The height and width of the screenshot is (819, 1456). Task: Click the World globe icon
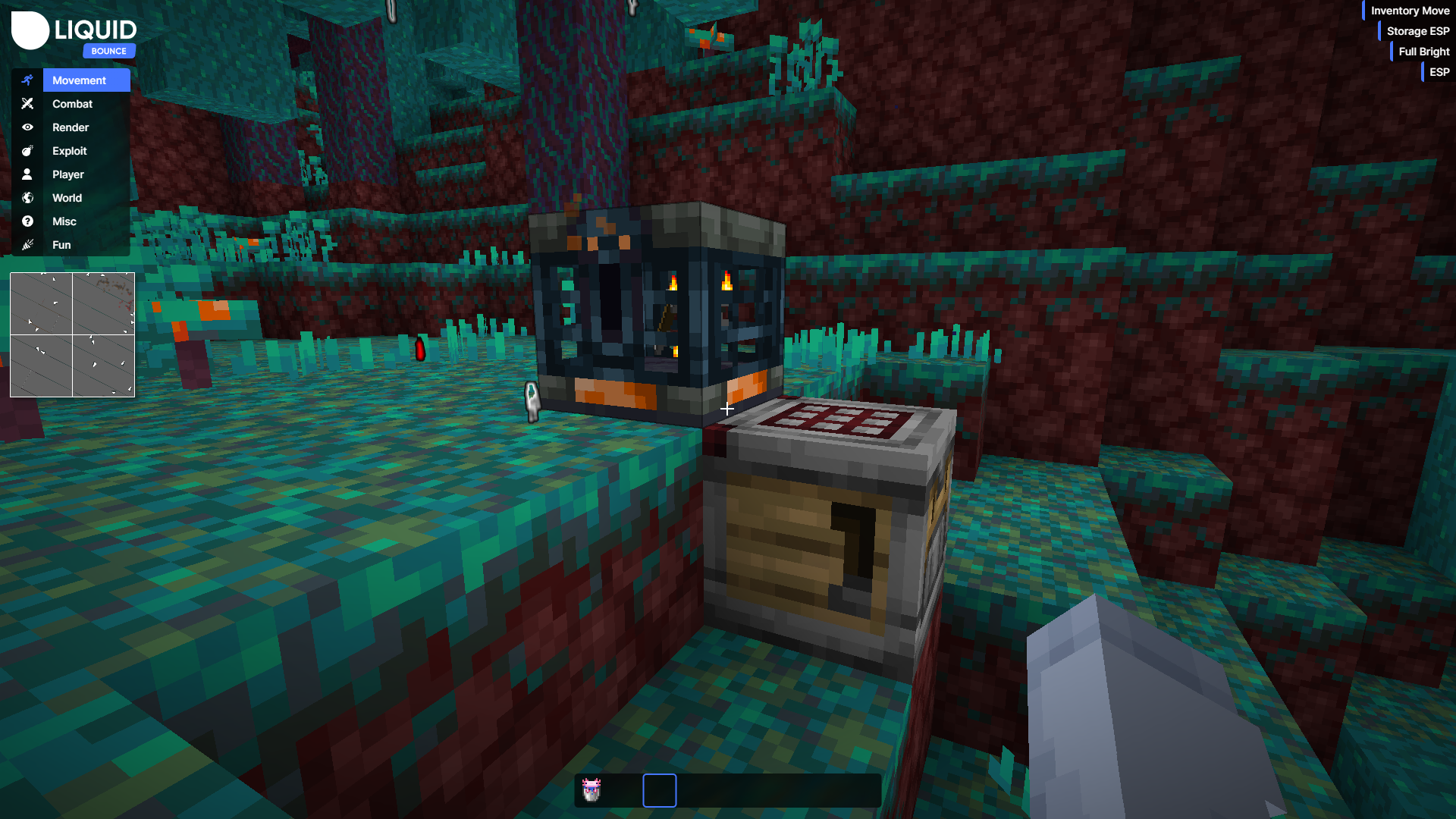[x=28, y=197]
